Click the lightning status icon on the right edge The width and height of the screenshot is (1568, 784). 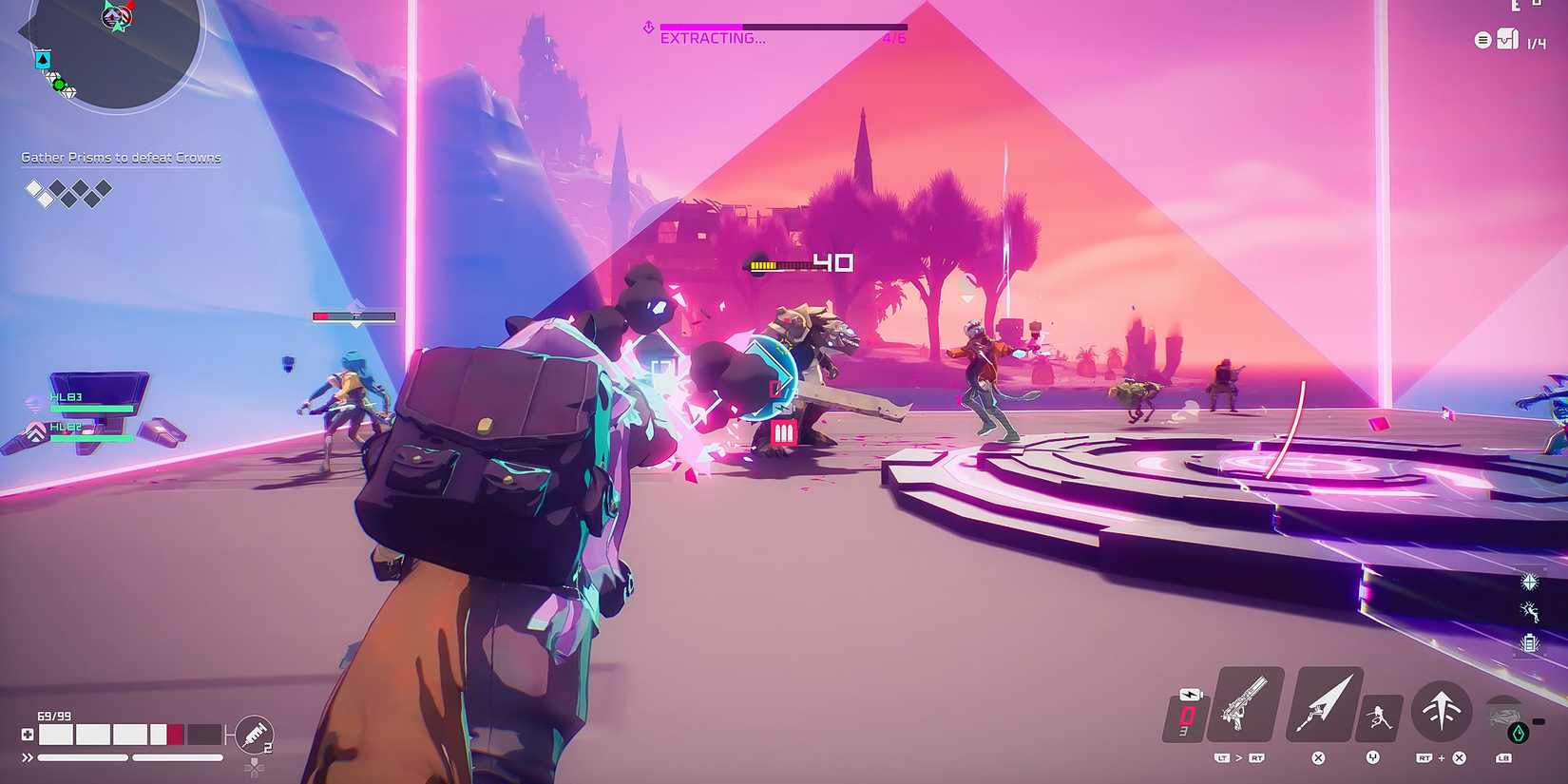(1530, 612)
